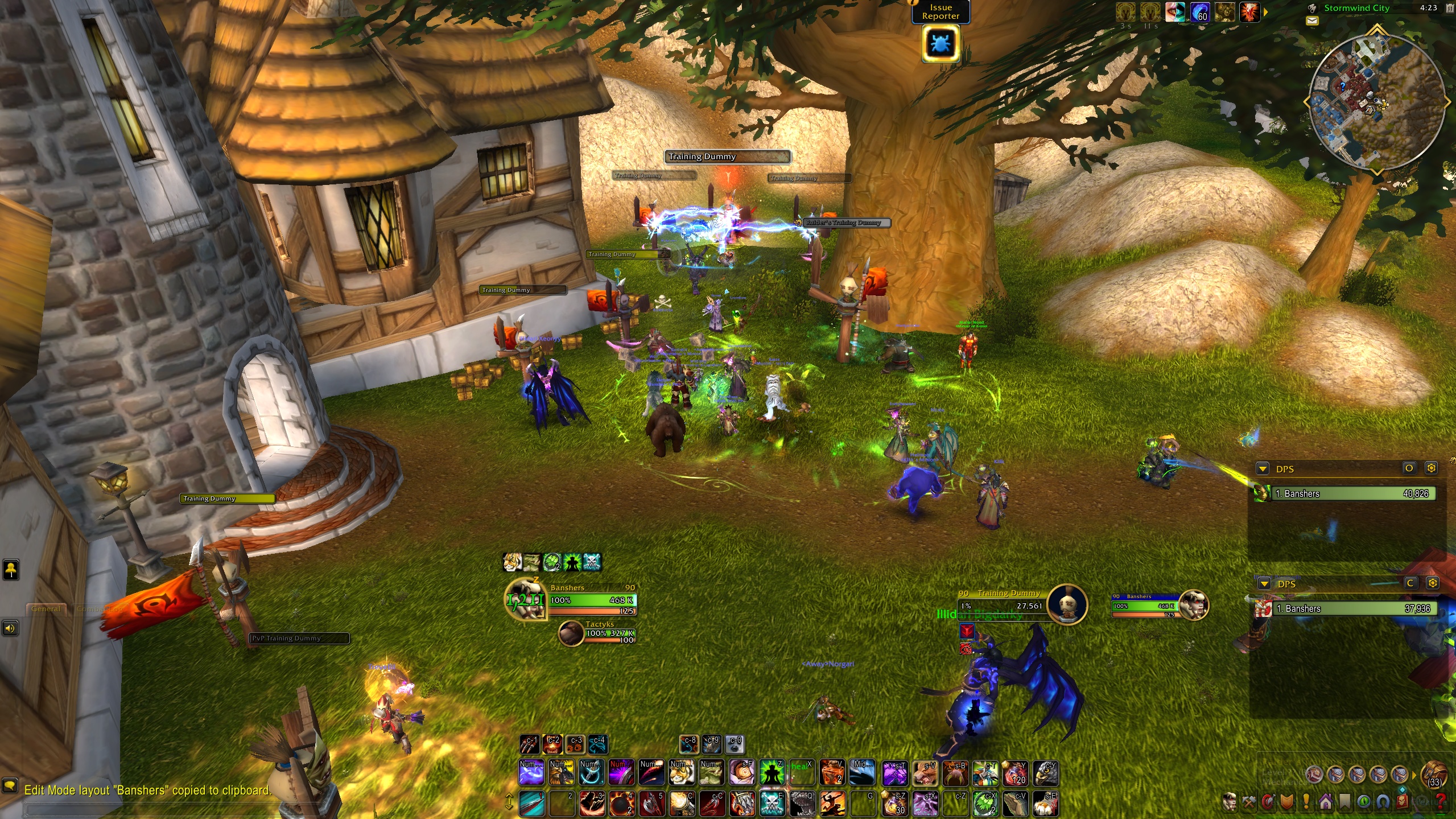Use the orange potion bound to V
Viewport: 1456px width, 819px height.
pos(831,772)
